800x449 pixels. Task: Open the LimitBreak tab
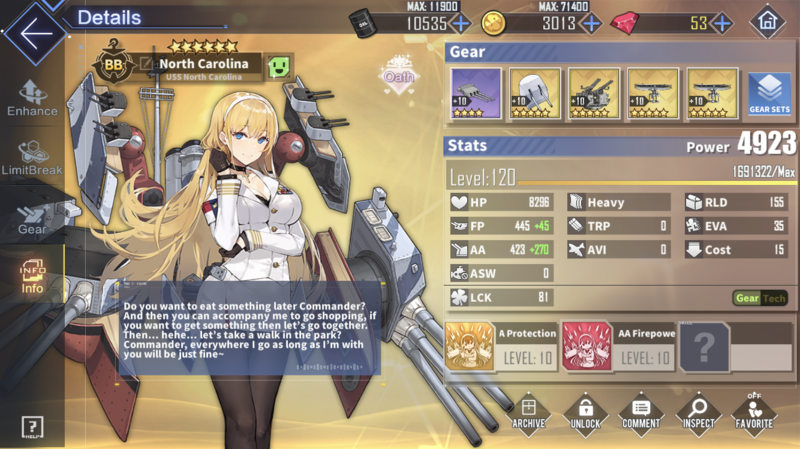pos(32,158)
